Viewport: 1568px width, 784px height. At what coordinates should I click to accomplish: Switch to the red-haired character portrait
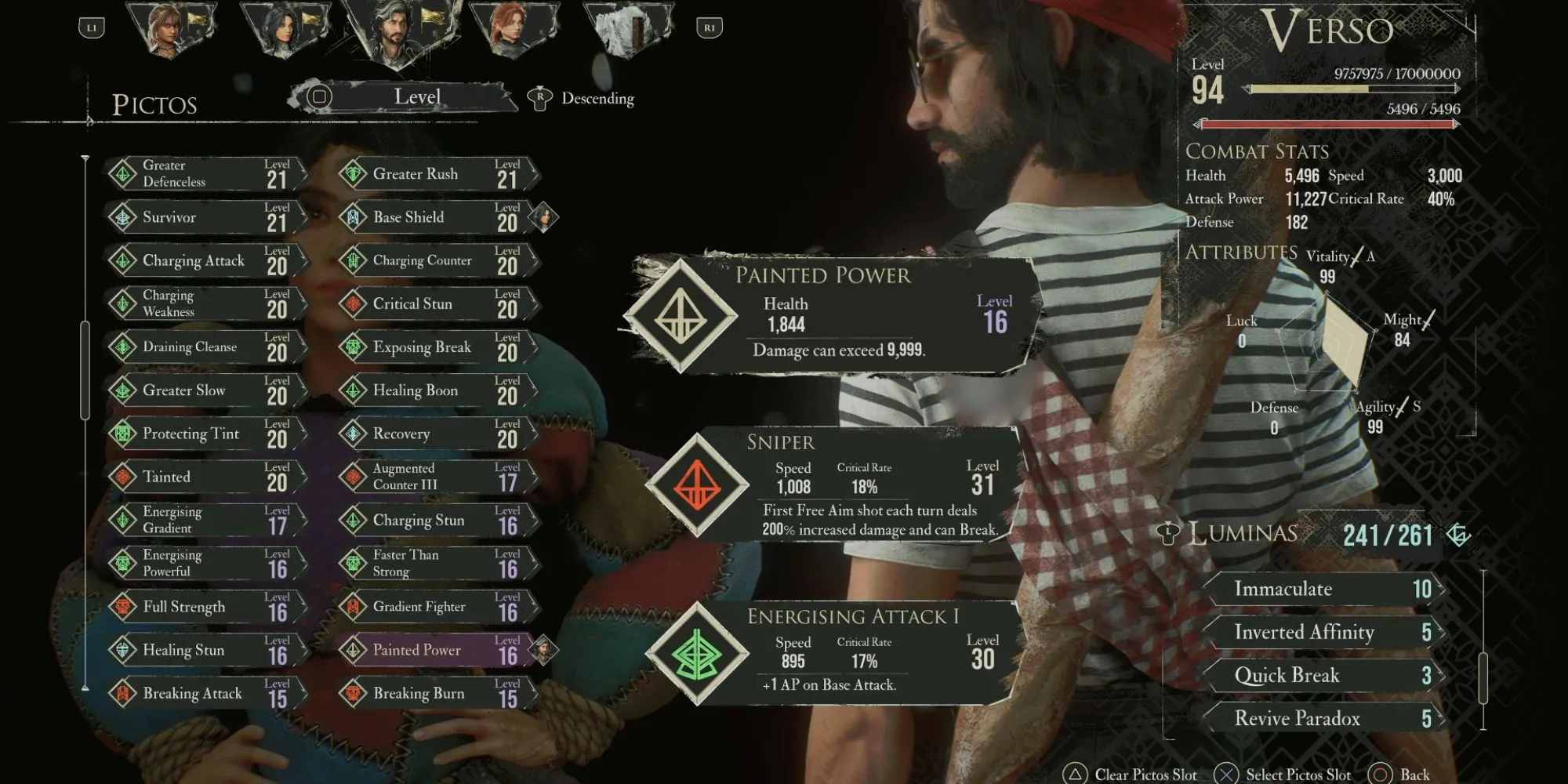pyautogui.click(x=514, y=31)
